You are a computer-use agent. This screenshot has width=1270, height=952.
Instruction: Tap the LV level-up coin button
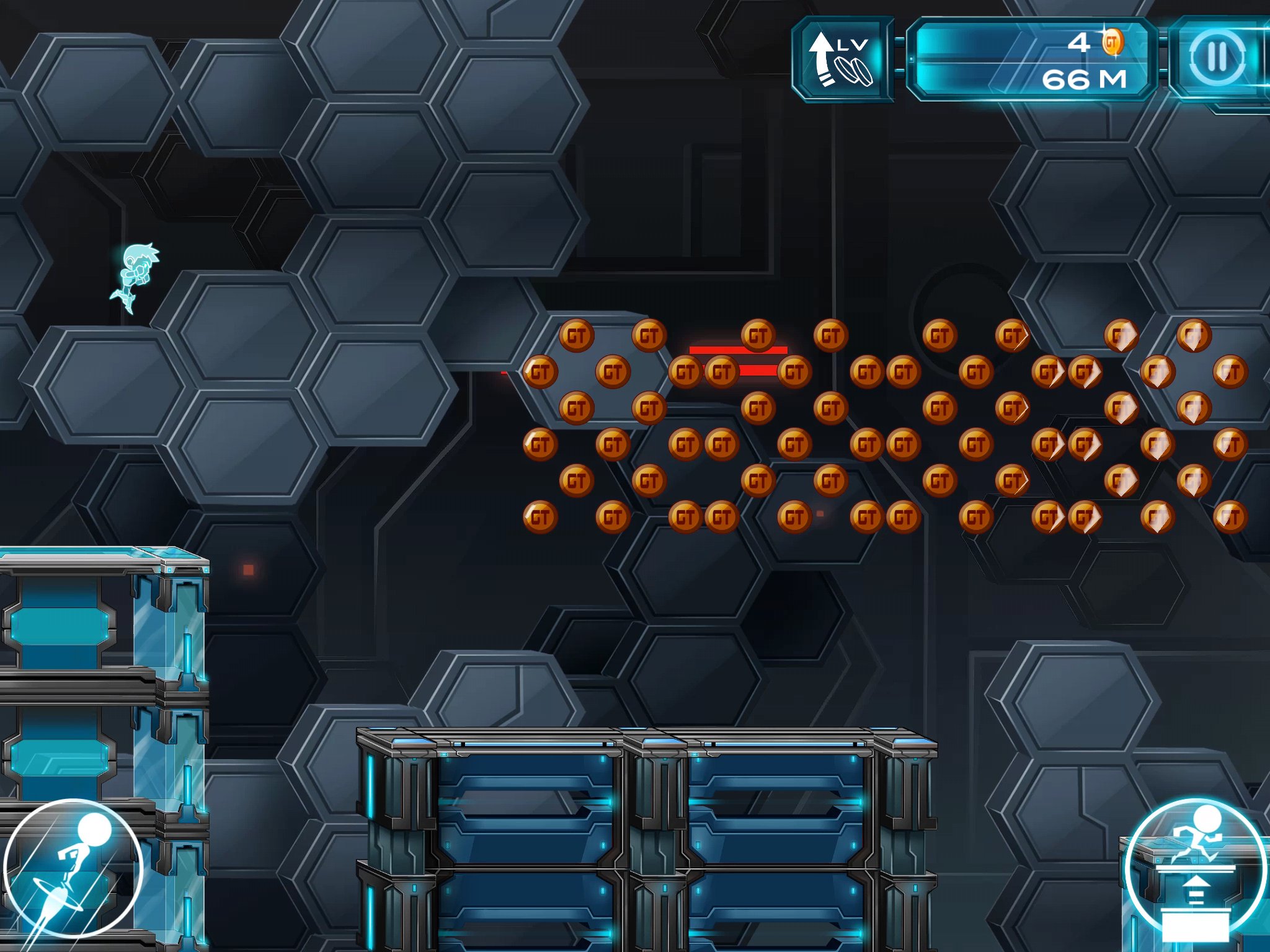tap(841, 59)
